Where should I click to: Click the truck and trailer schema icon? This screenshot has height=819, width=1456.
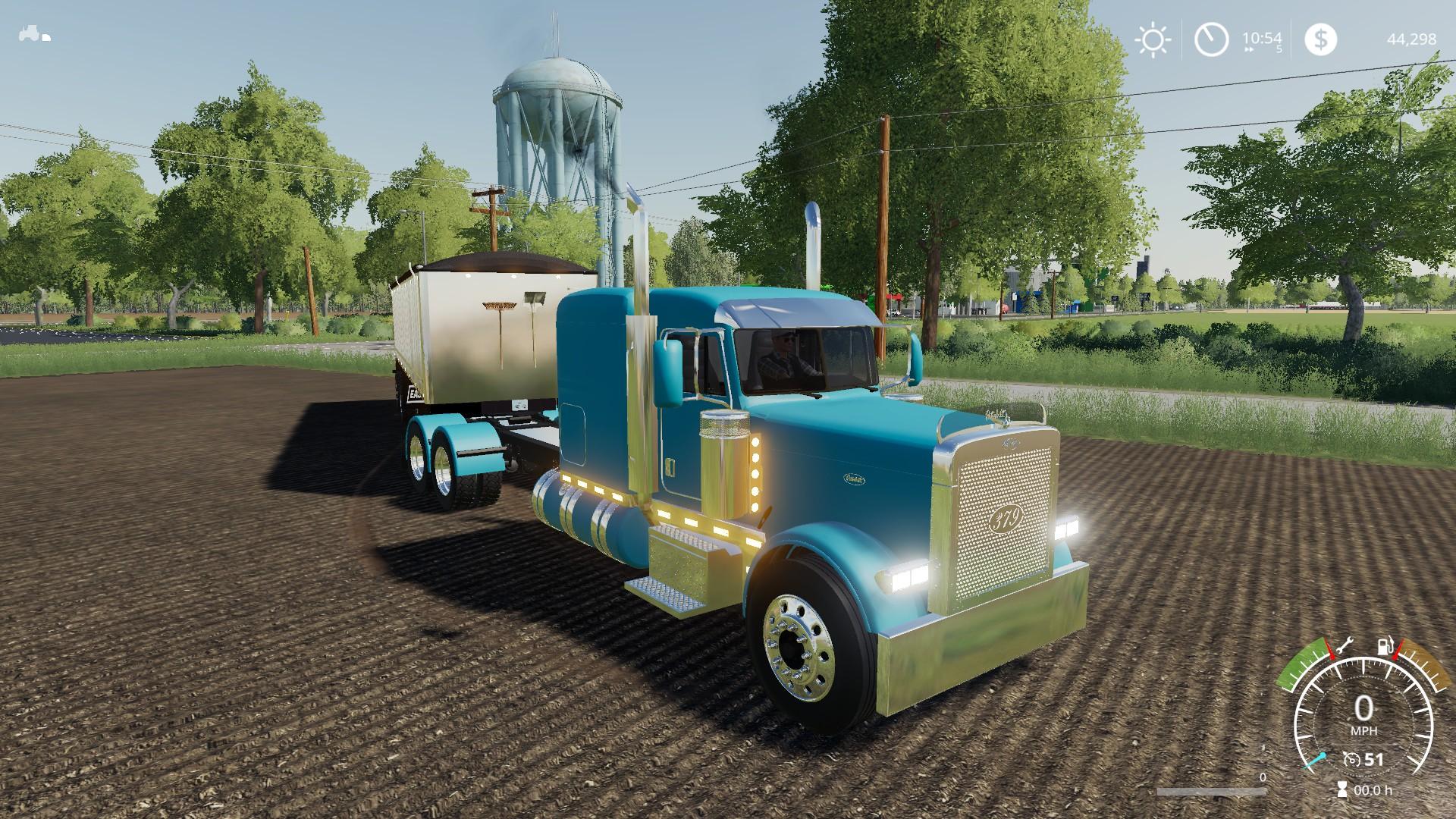(x=35, y=34)
